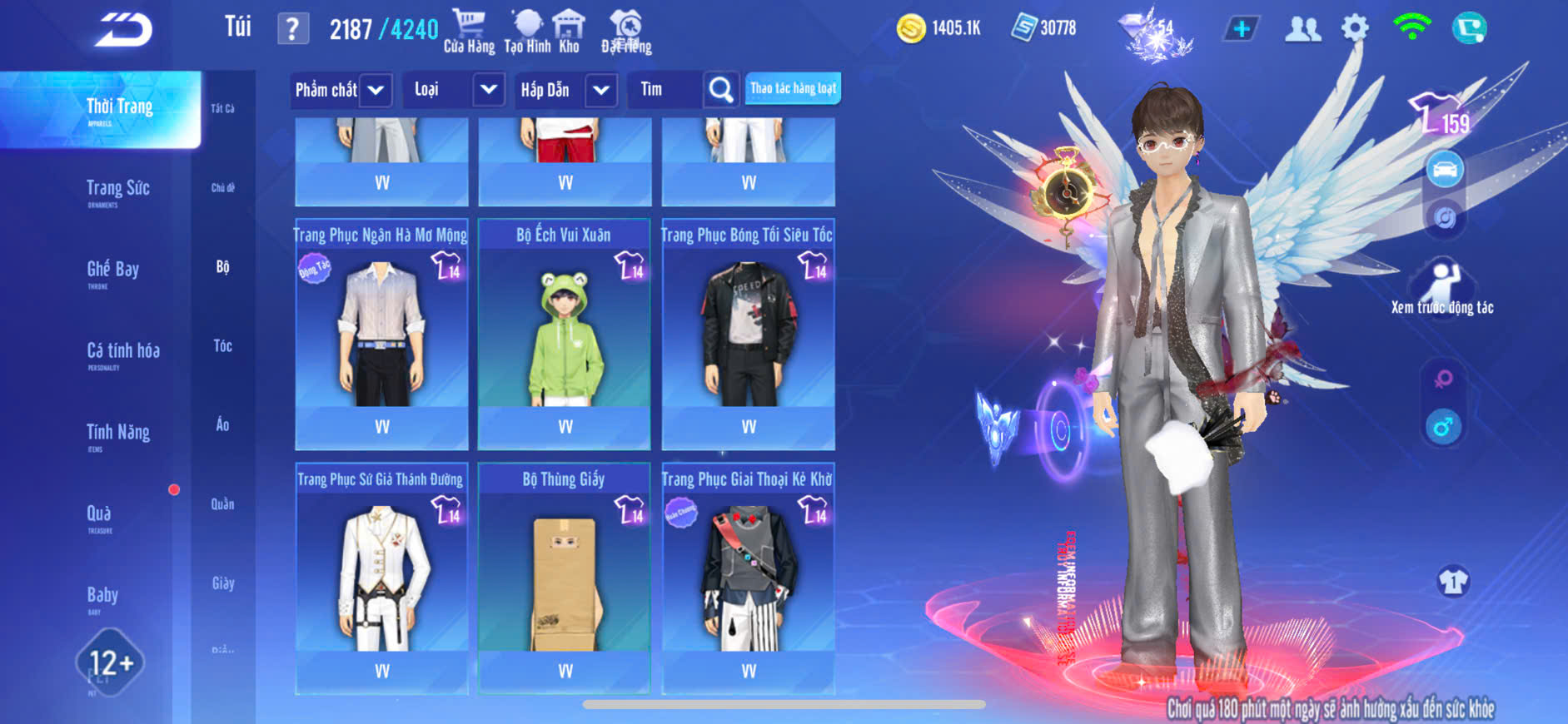Screen dimensions: 1568x724
Task: Expand the Phẩm chất dropdown
Action: (376, 90)
